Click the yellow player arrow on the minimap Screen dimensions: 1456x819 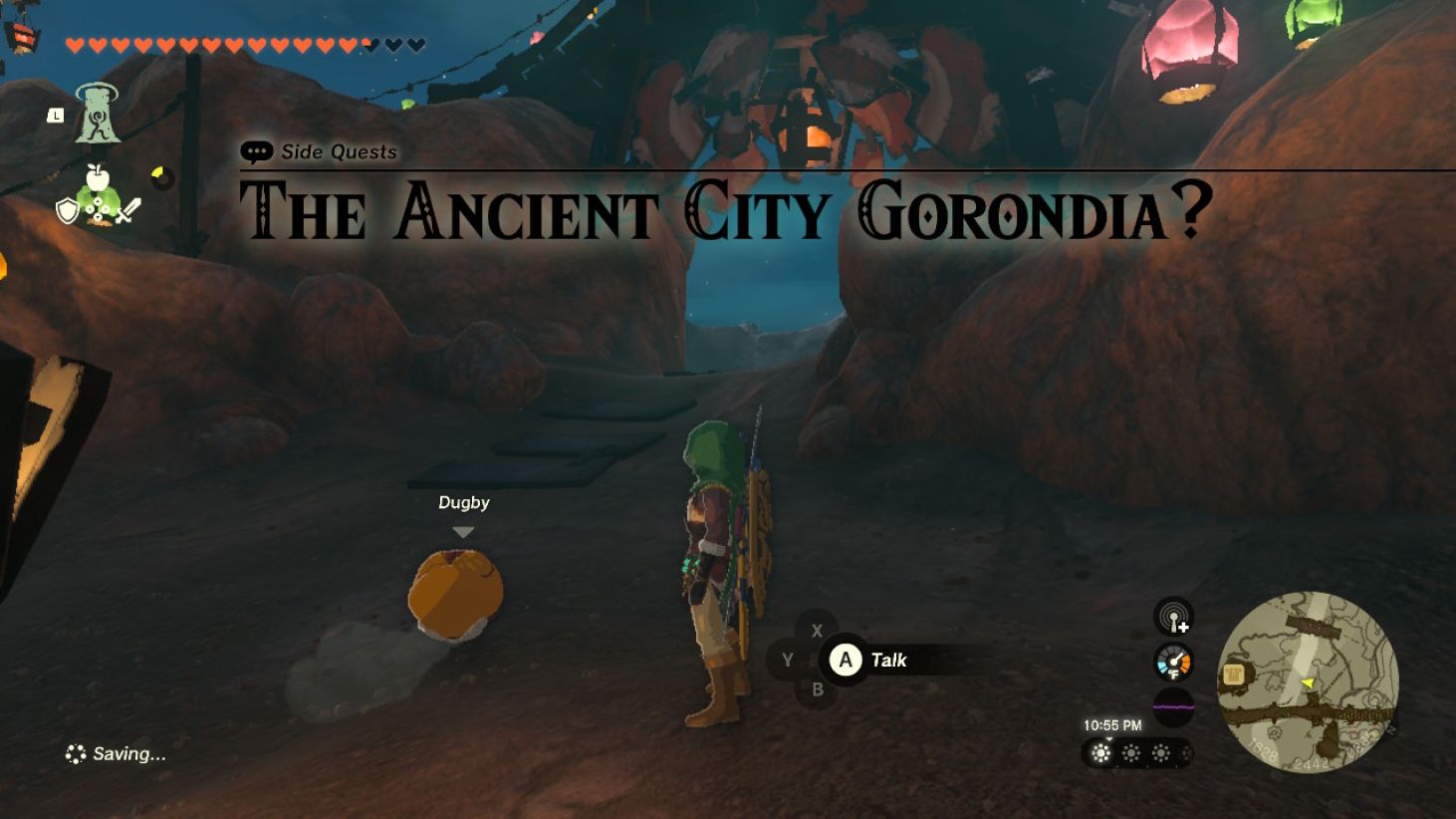[x=1308, y=684]
